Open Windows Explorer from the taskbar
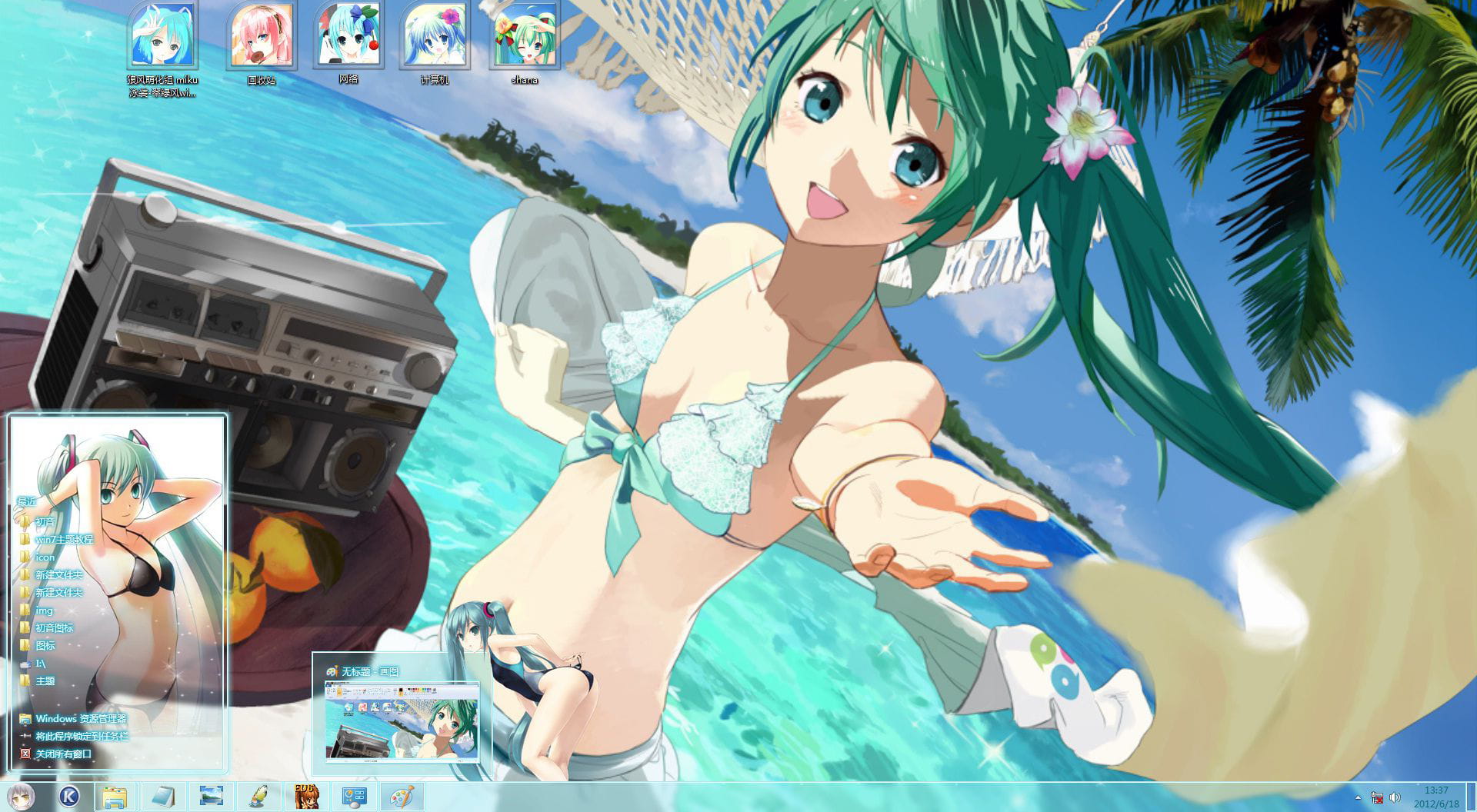Screen dimensions: 1477x812 115,797
